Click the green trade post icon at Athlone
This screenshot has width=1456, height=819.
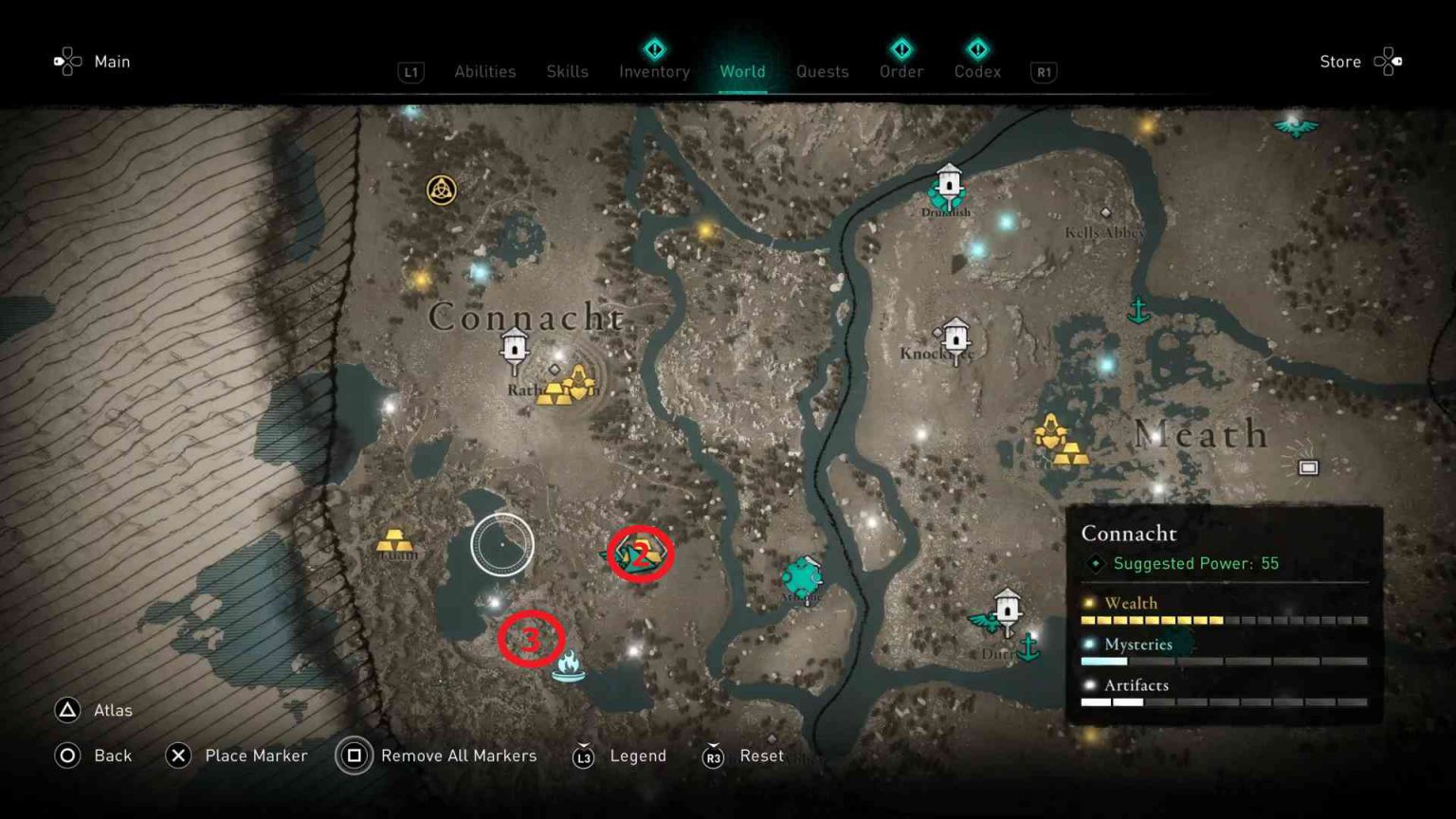pyautogui.click(x=804, y=575)
